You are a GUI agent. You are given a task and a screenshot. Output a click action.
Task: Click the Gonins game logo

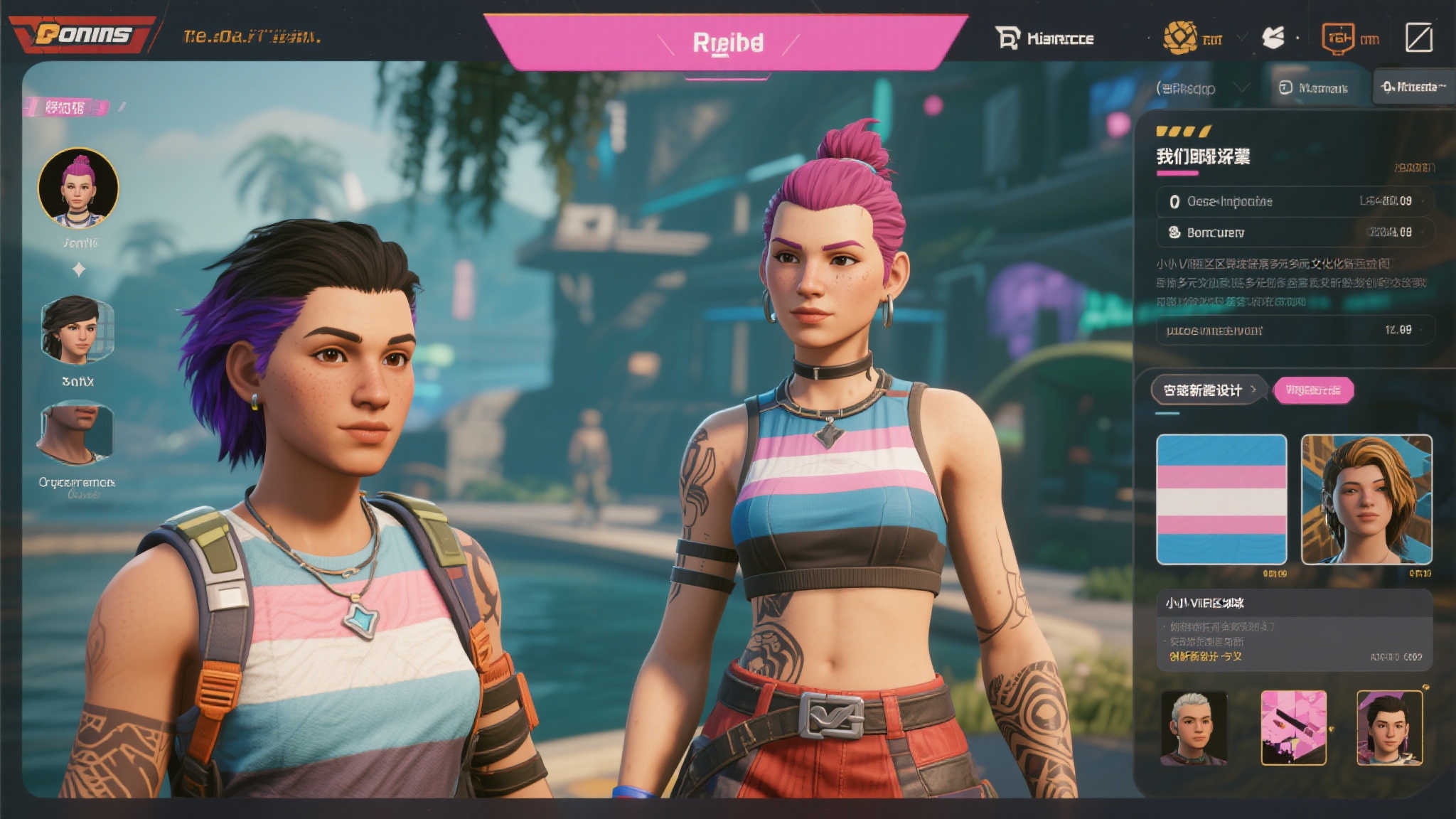pyautogui.click(x=83, y=34)
